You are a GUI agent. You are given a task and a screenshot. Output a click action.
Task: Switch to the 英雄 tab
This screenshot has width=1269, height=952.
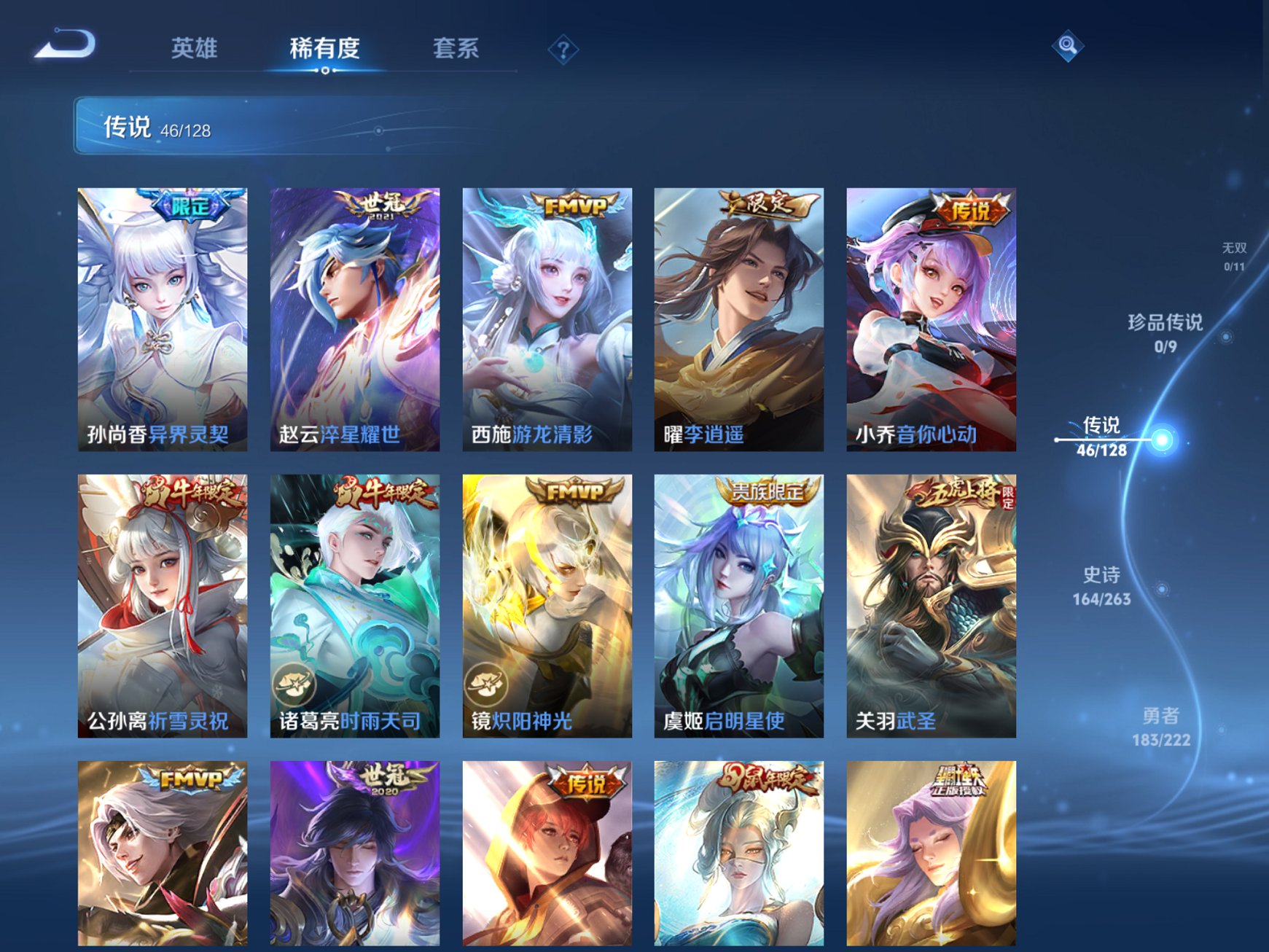point(195,49)
